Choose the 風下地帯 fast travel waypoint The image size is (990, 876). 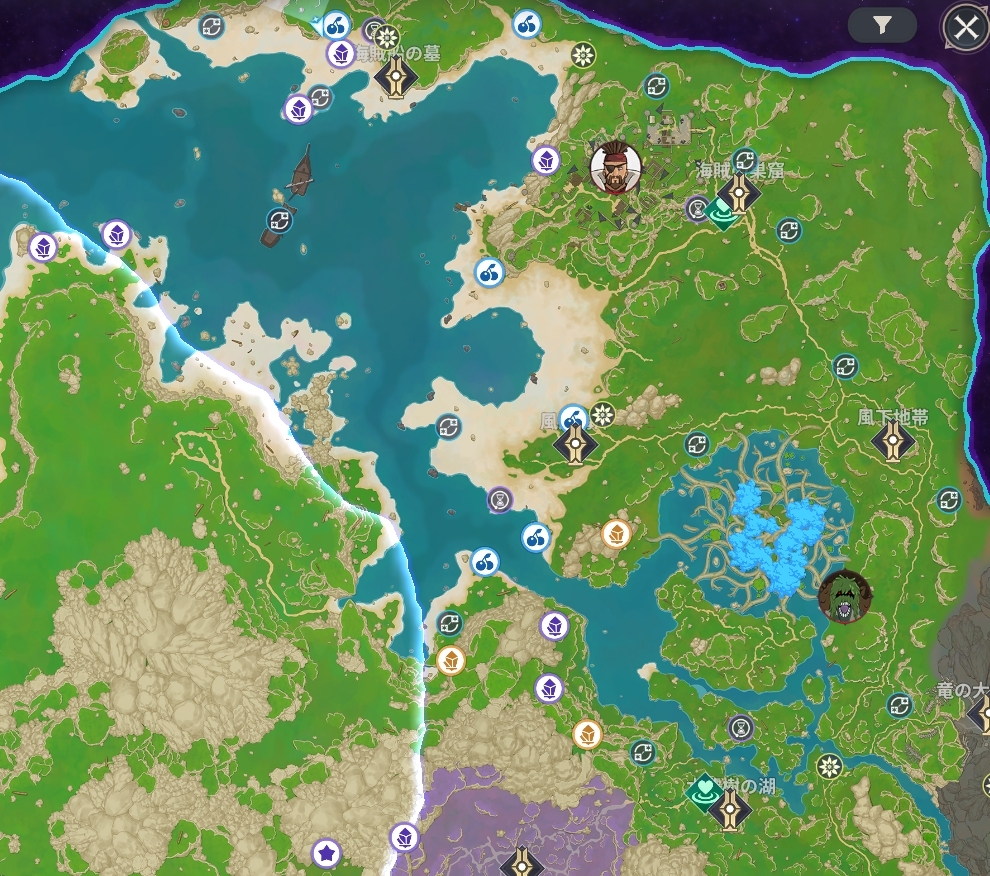coord(892,440)
